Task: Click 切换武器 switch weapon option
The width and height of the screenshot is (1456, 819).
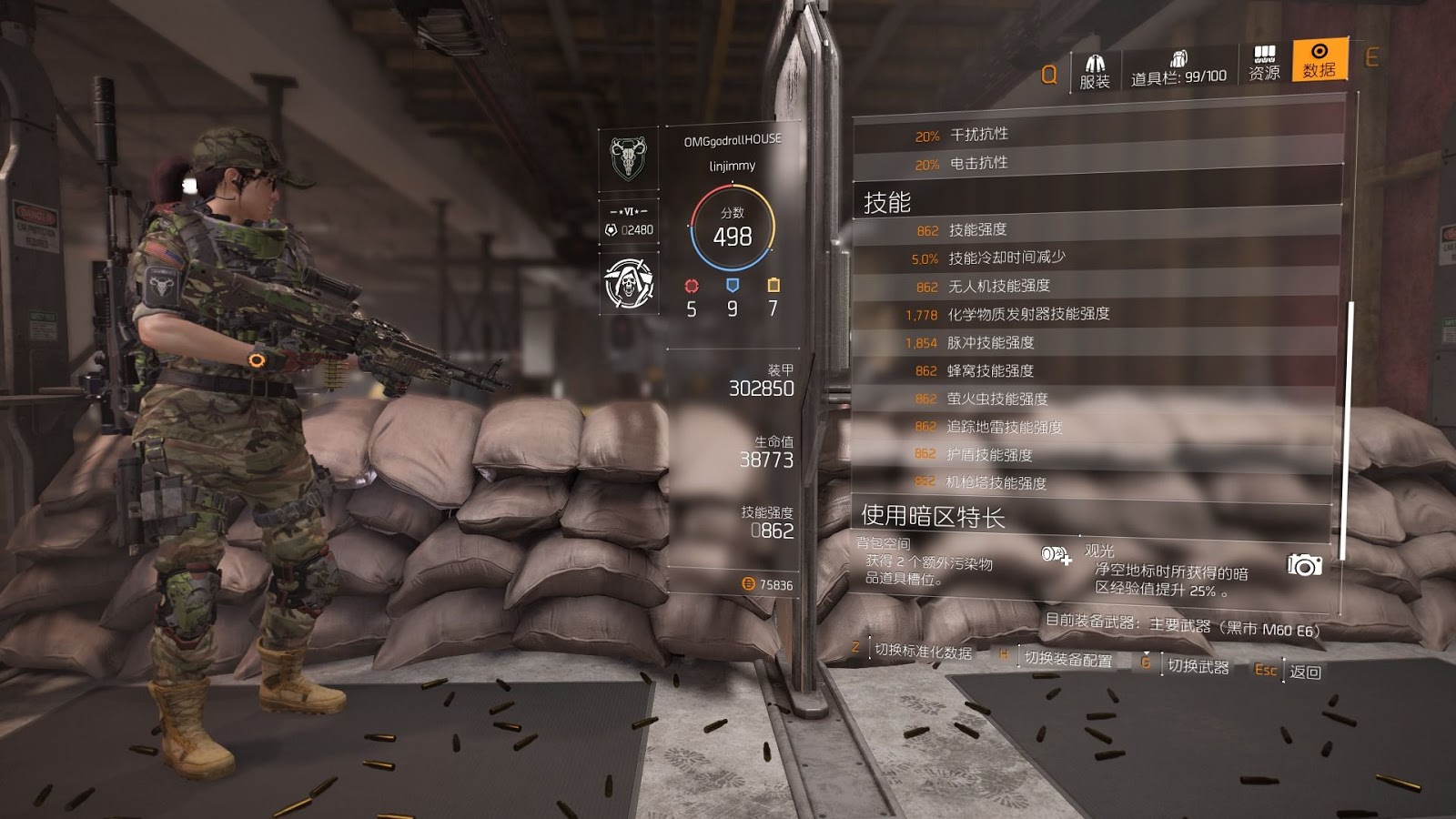Action: pos(1198,666)
